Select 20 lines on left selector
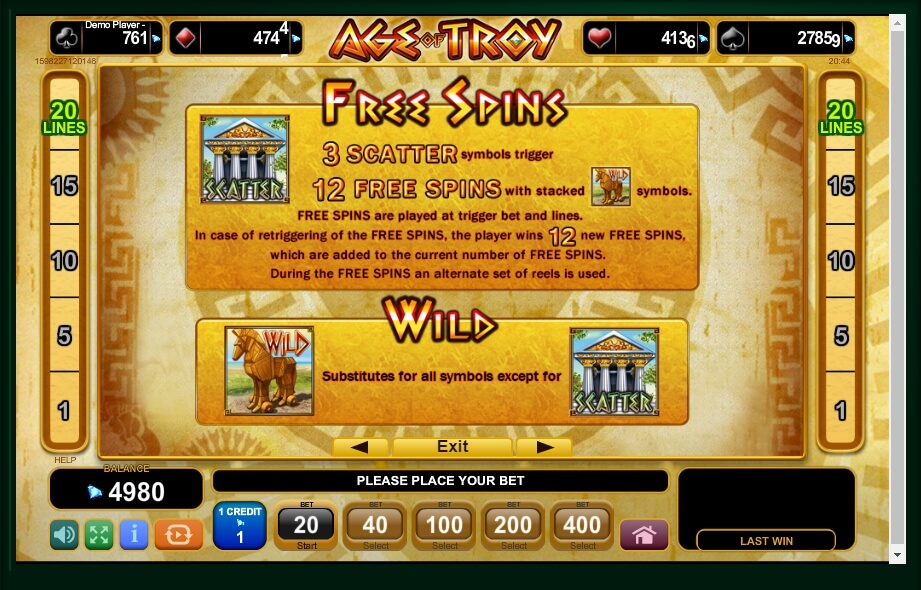 coord(64,118)
